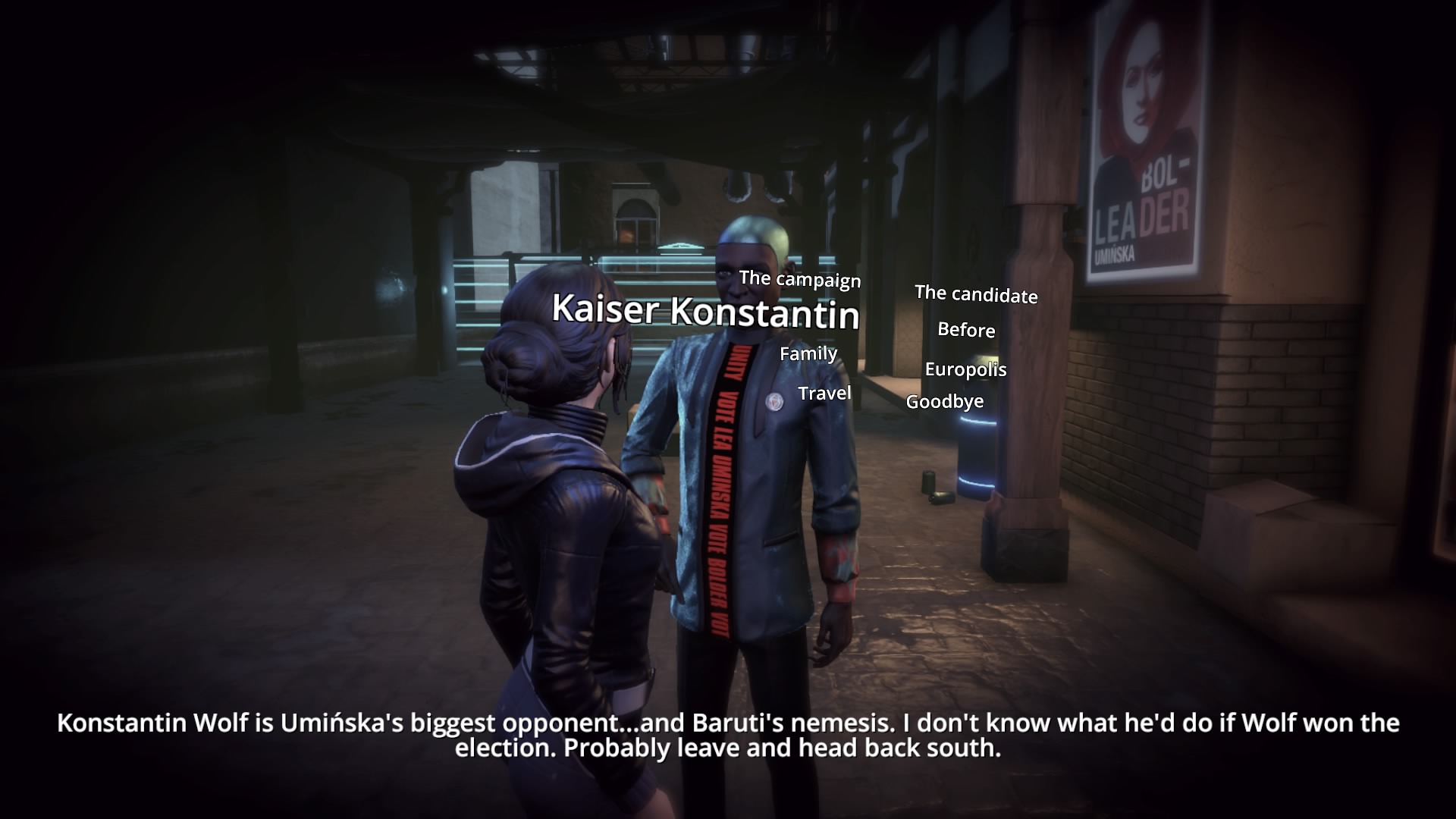End conversation with "Goodbye"
This screenshot has height=819, width=1456.
tap(945, 401)
